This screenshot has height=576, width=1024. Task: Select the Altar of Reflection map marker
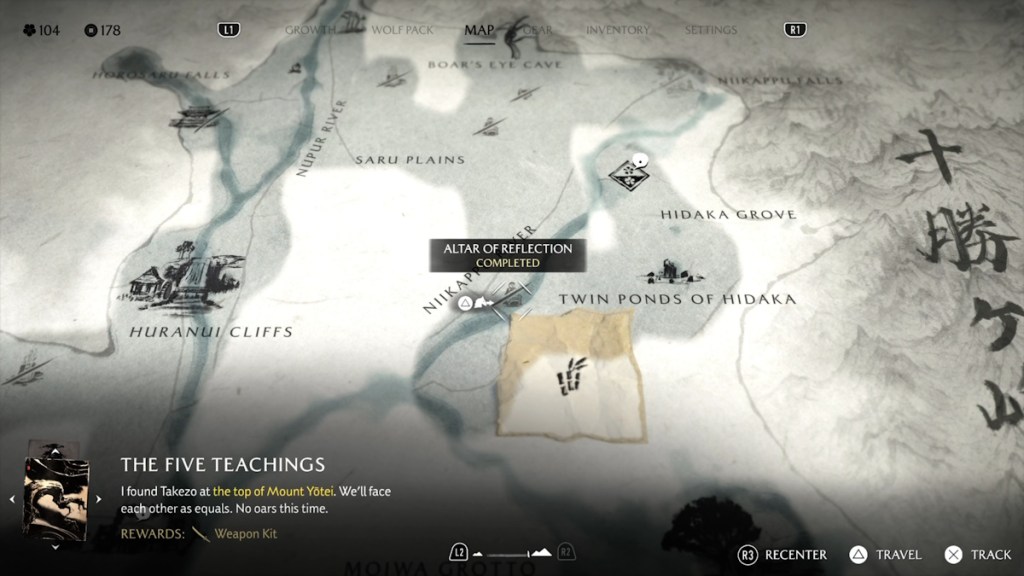click(x=466, y=302)
